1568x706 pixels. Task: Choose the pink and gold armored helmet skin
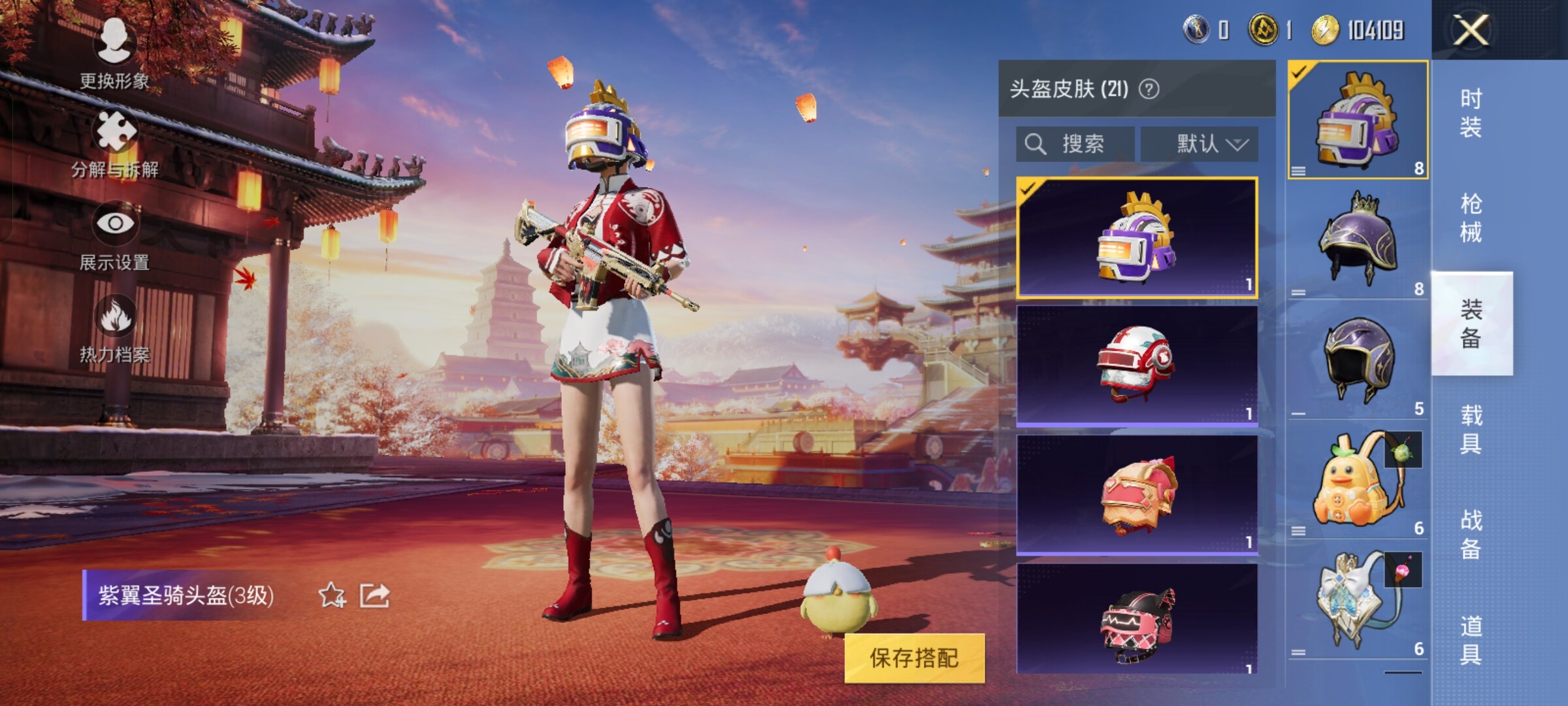coord(1137,494)
